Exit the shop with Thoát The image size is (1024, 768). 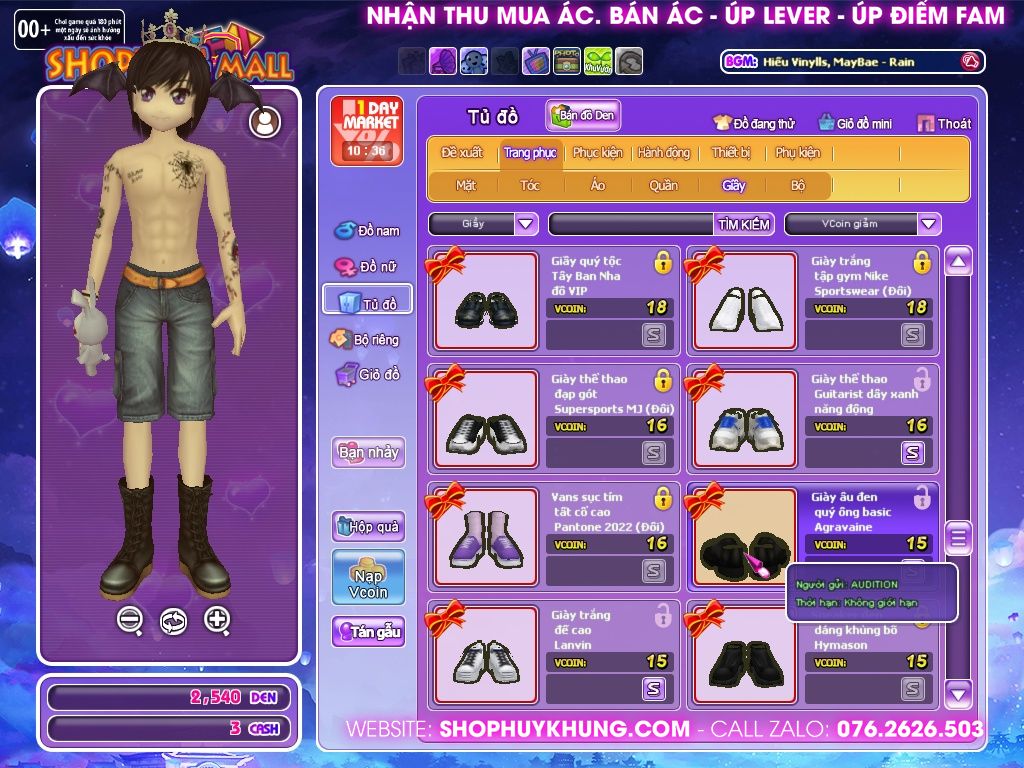pos(945,124)
